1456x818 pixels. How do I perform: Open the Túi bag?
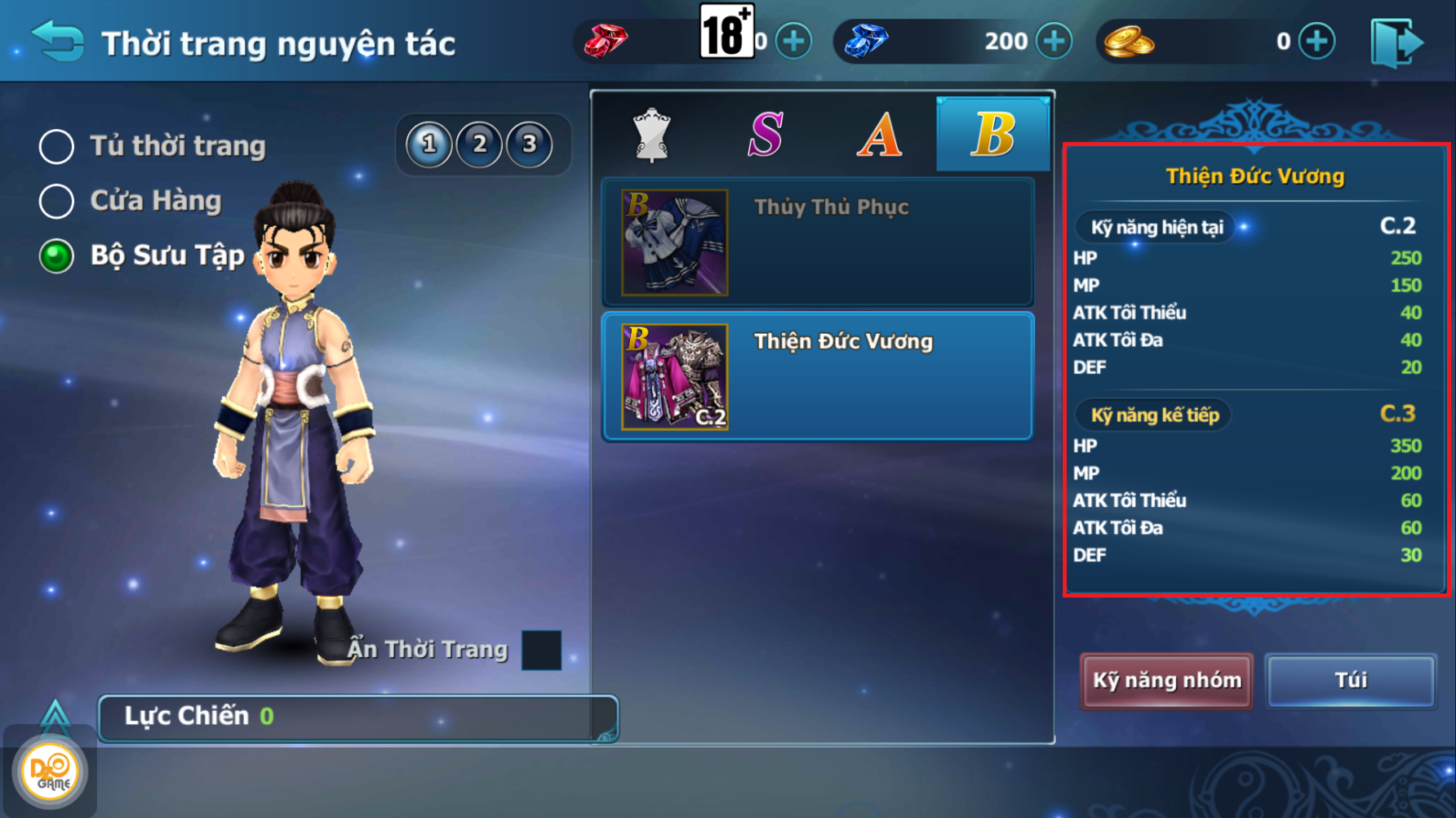click(1351, 681)
